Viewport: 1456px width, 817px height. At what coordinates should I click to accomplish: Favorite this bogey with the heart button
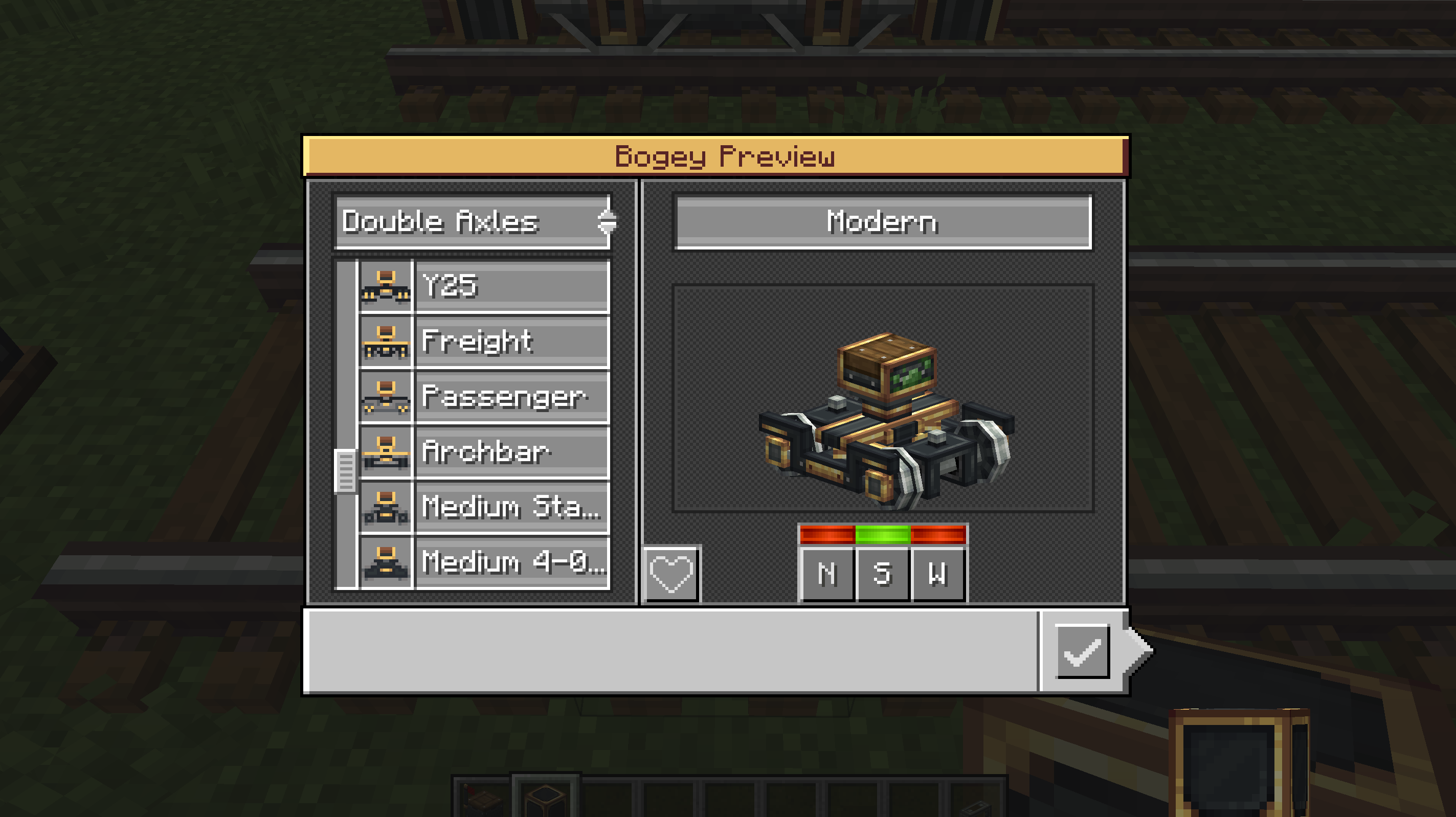pos(671,574)
